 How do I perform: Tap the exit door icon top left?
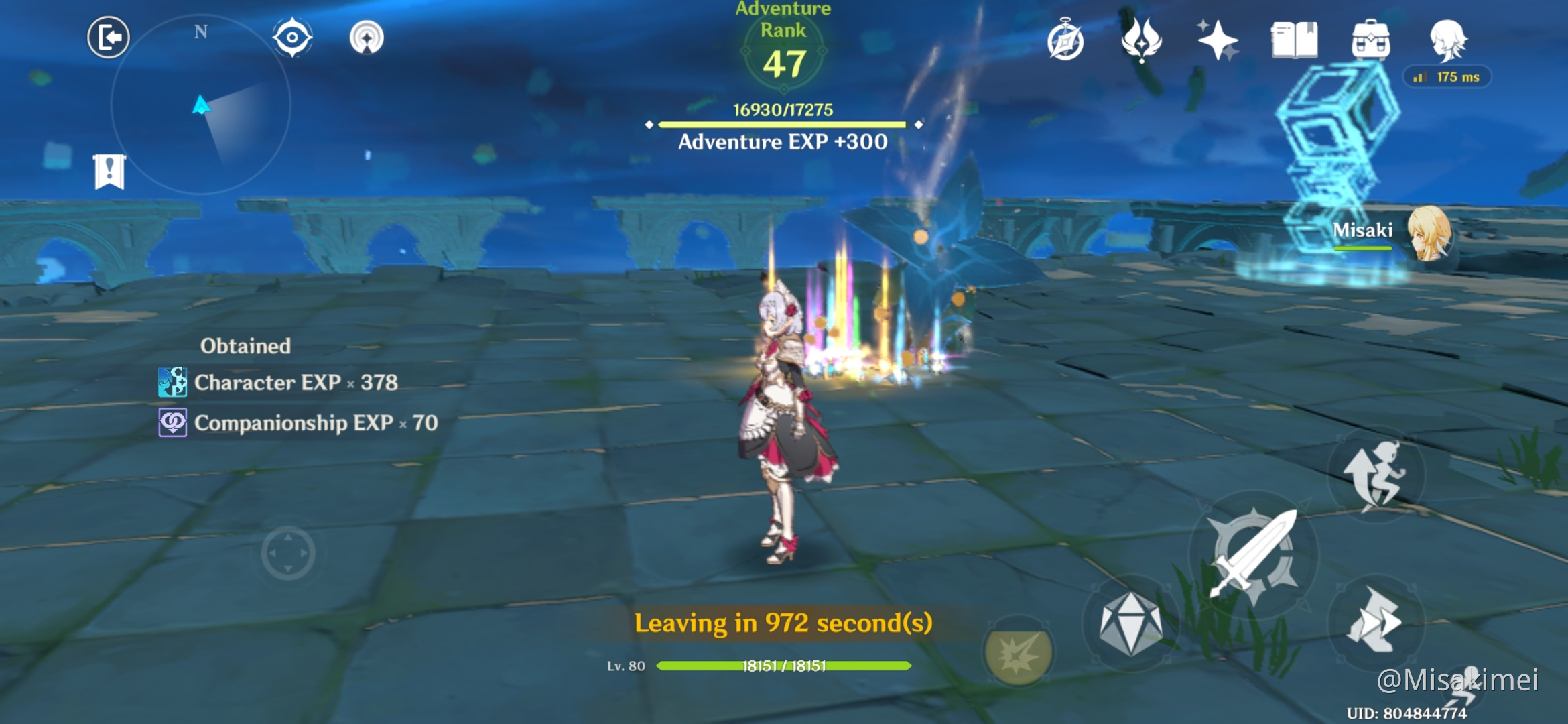[x=108, y=38]
